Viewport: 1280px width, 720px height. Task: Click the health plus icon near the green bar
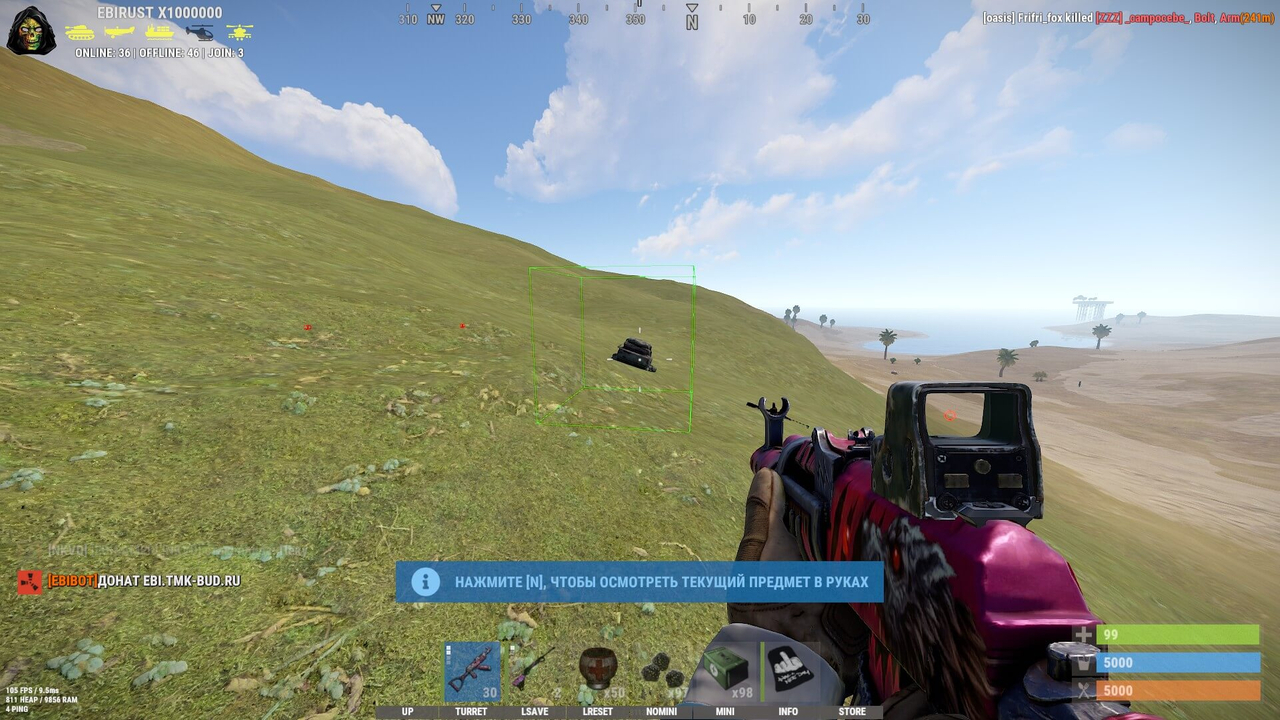1083,634
